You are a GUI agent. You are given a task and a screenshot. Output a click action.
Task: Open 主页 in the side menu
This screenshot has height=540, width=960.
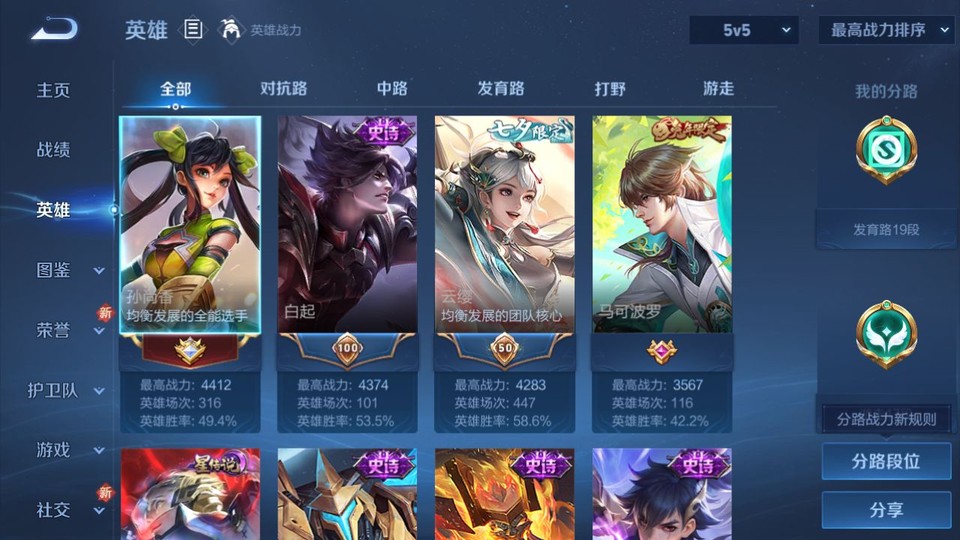(x=54, y=90)
